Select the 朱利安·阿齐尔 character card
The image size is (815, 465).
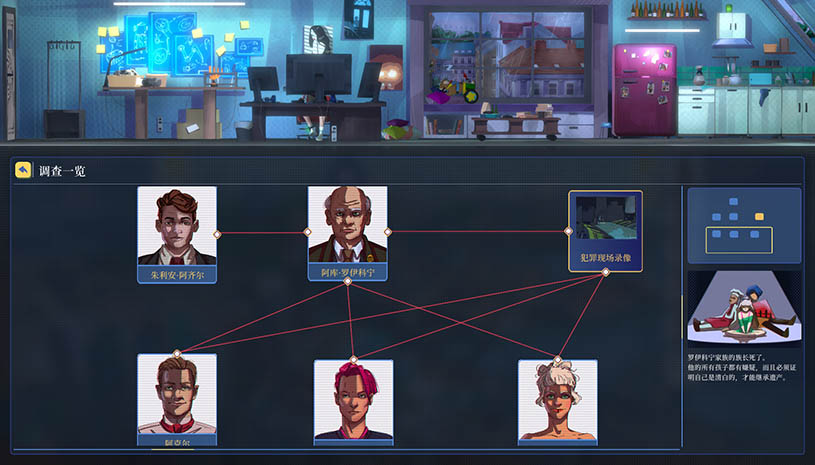coord(177,233)
